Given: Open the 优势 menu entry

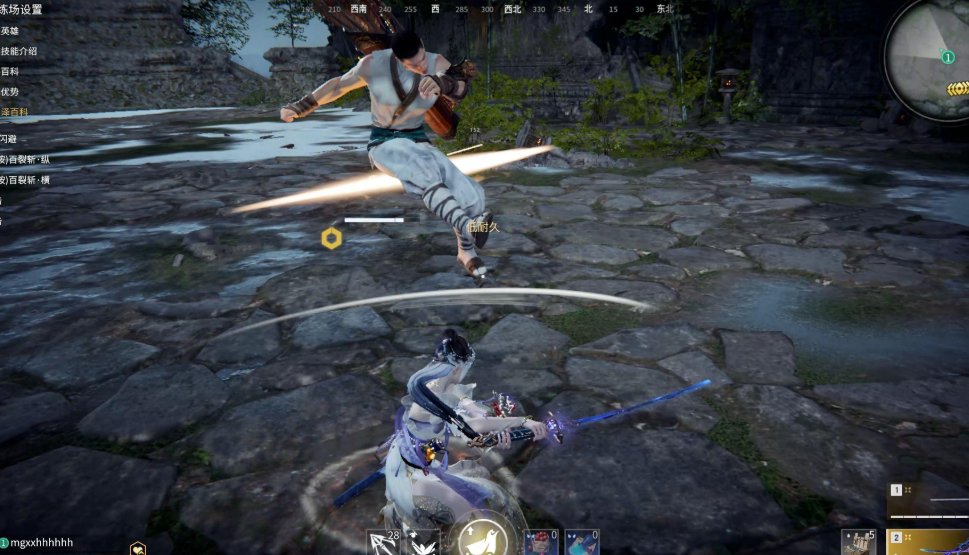Looking at the screenshot, I should pyautogui.click(x=10, y=91).
